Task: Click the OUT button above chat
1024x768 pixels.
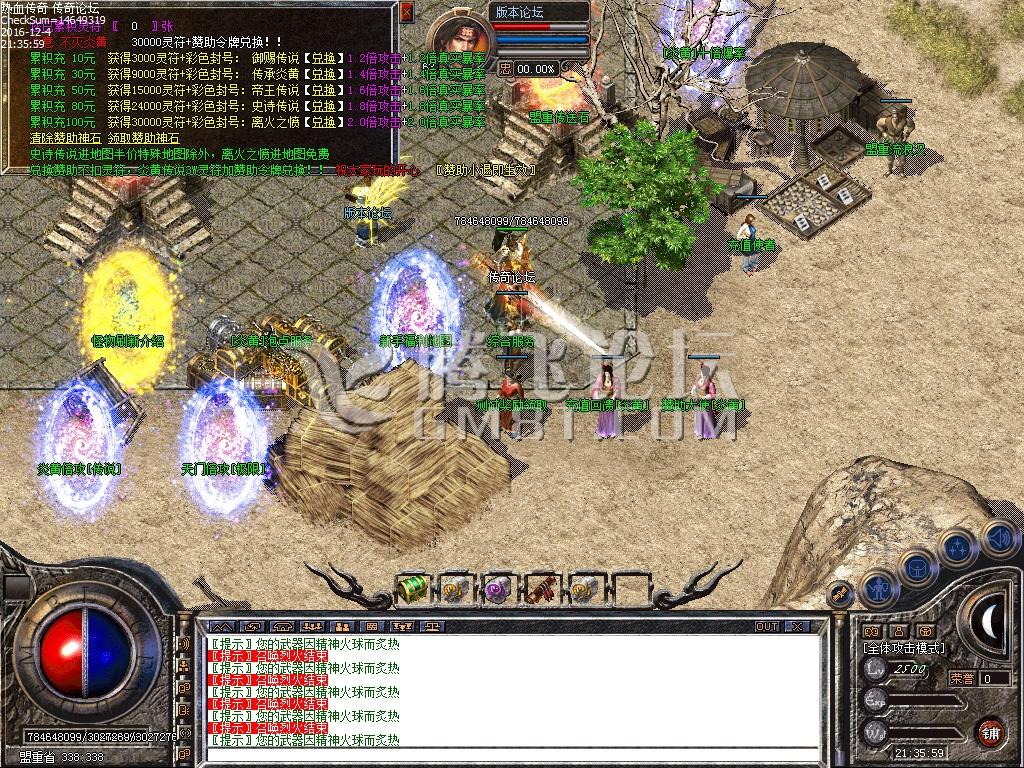Action: point(766,626)
